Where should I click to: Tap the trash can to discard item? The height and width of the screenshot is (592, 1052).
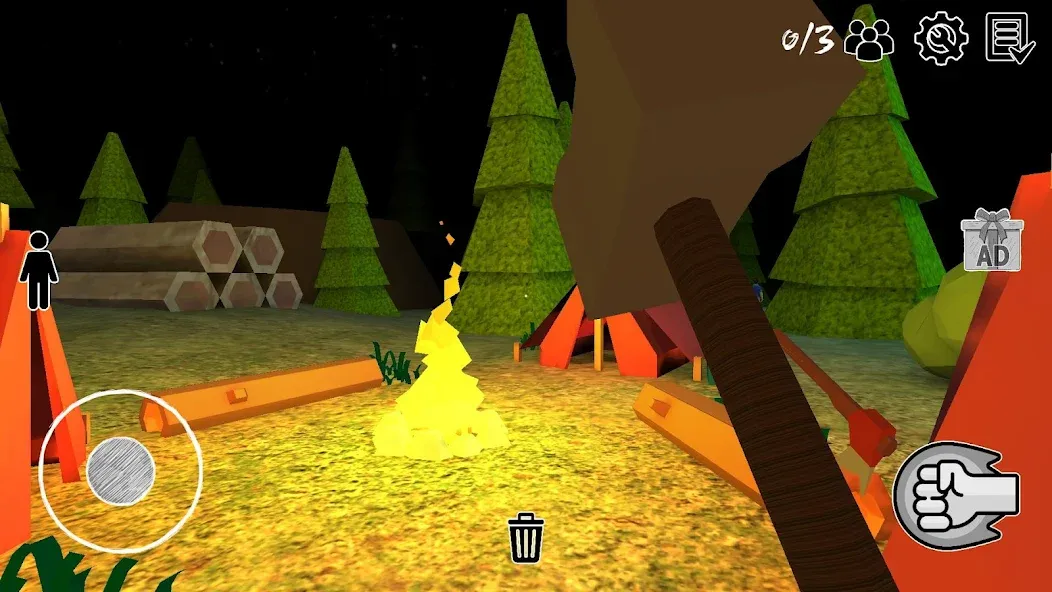coord(526,538)
